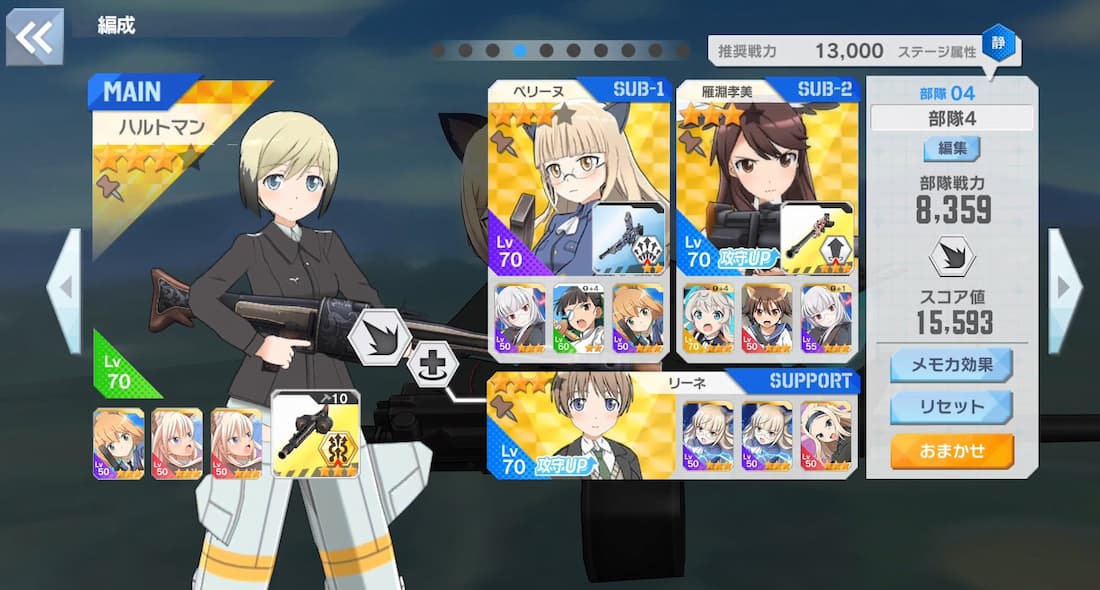Switch to the next squad using right arrow
This screenshot has width=1100, height=590.
(x=1063, y=290)
